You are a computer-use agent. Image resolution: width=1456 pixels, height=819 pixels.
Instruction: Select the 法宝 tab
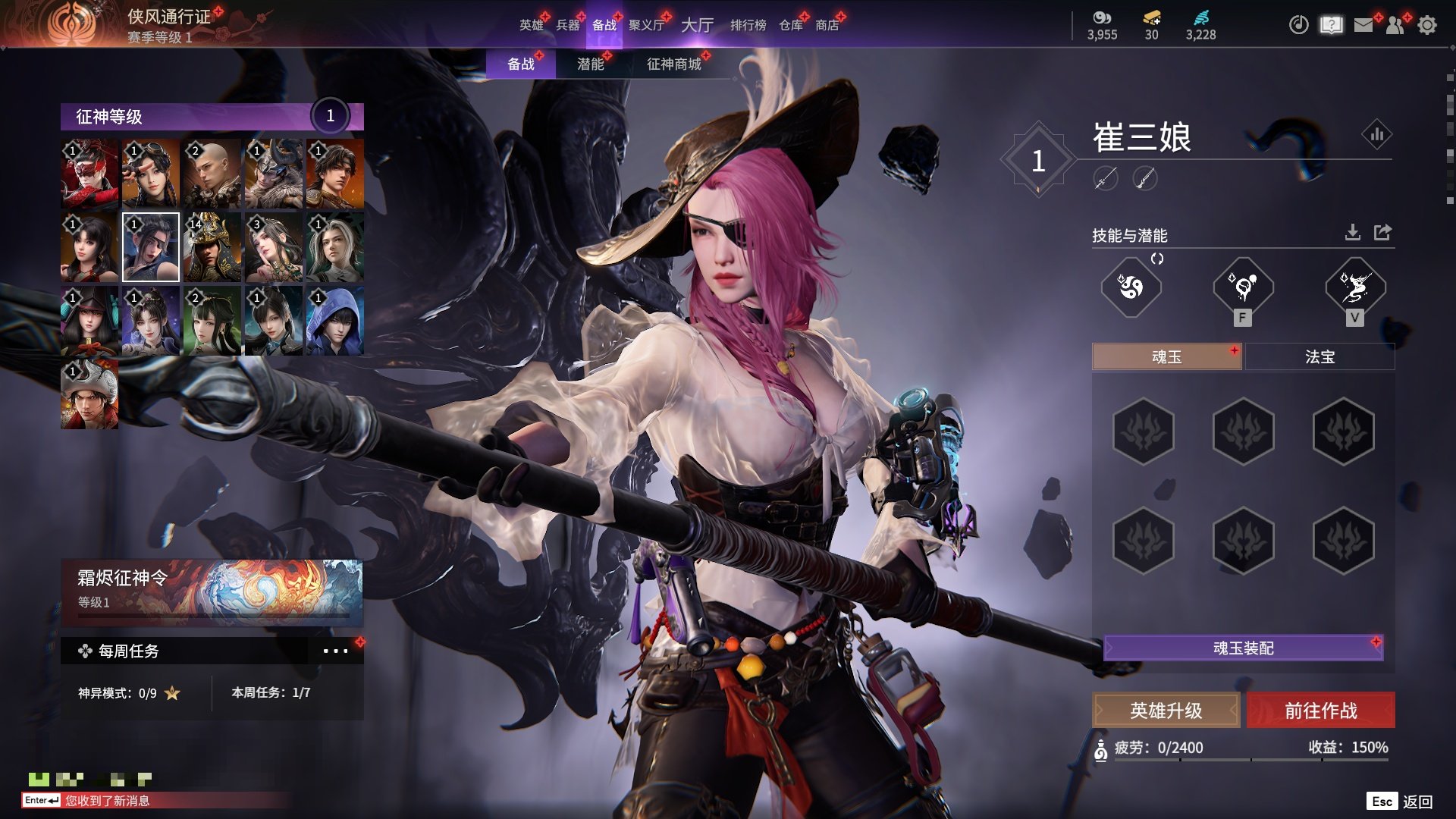1319,356
